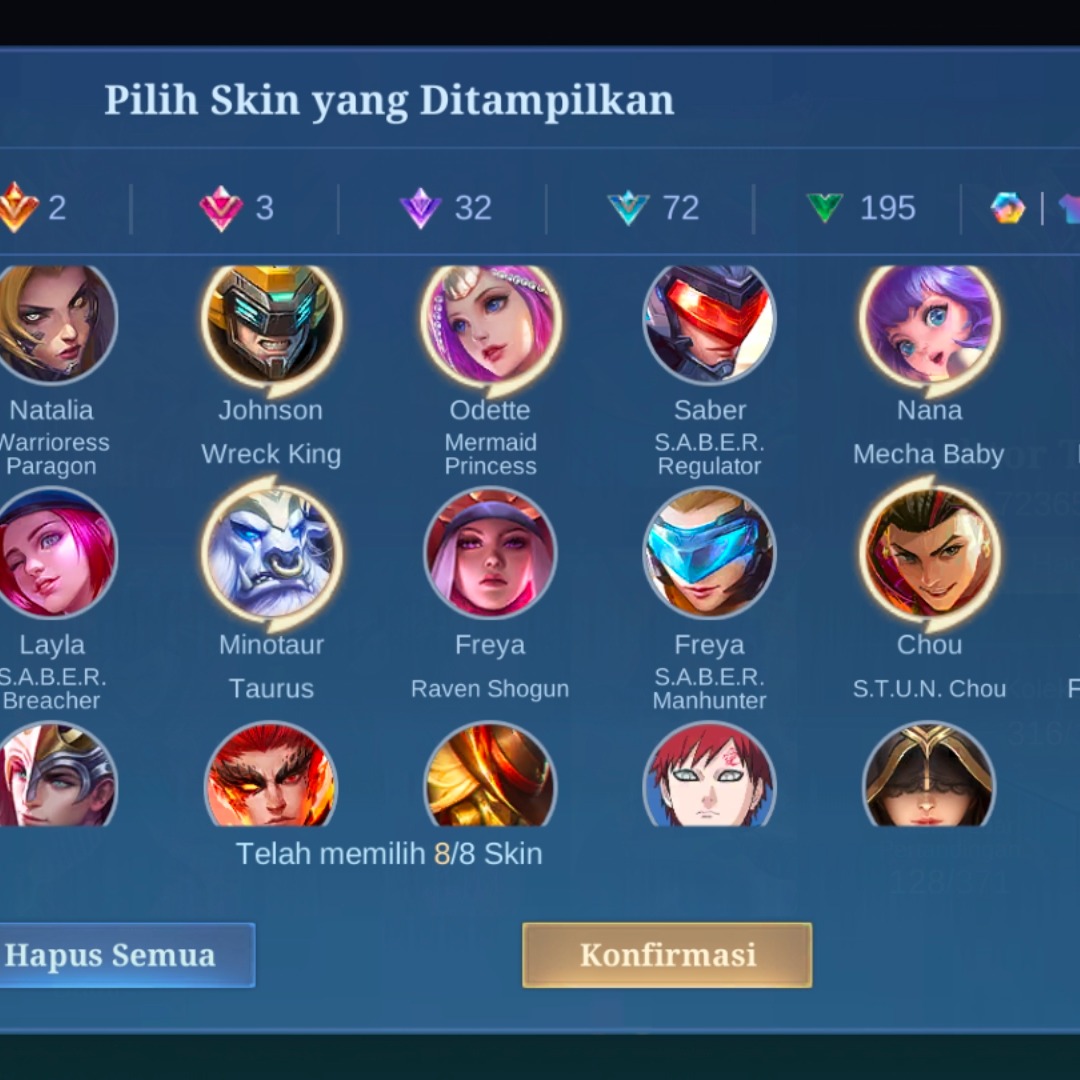Pick the Minotaur Taurus skin portrait
Viewport: 1080px width, 1080px height.
point(271,553)
